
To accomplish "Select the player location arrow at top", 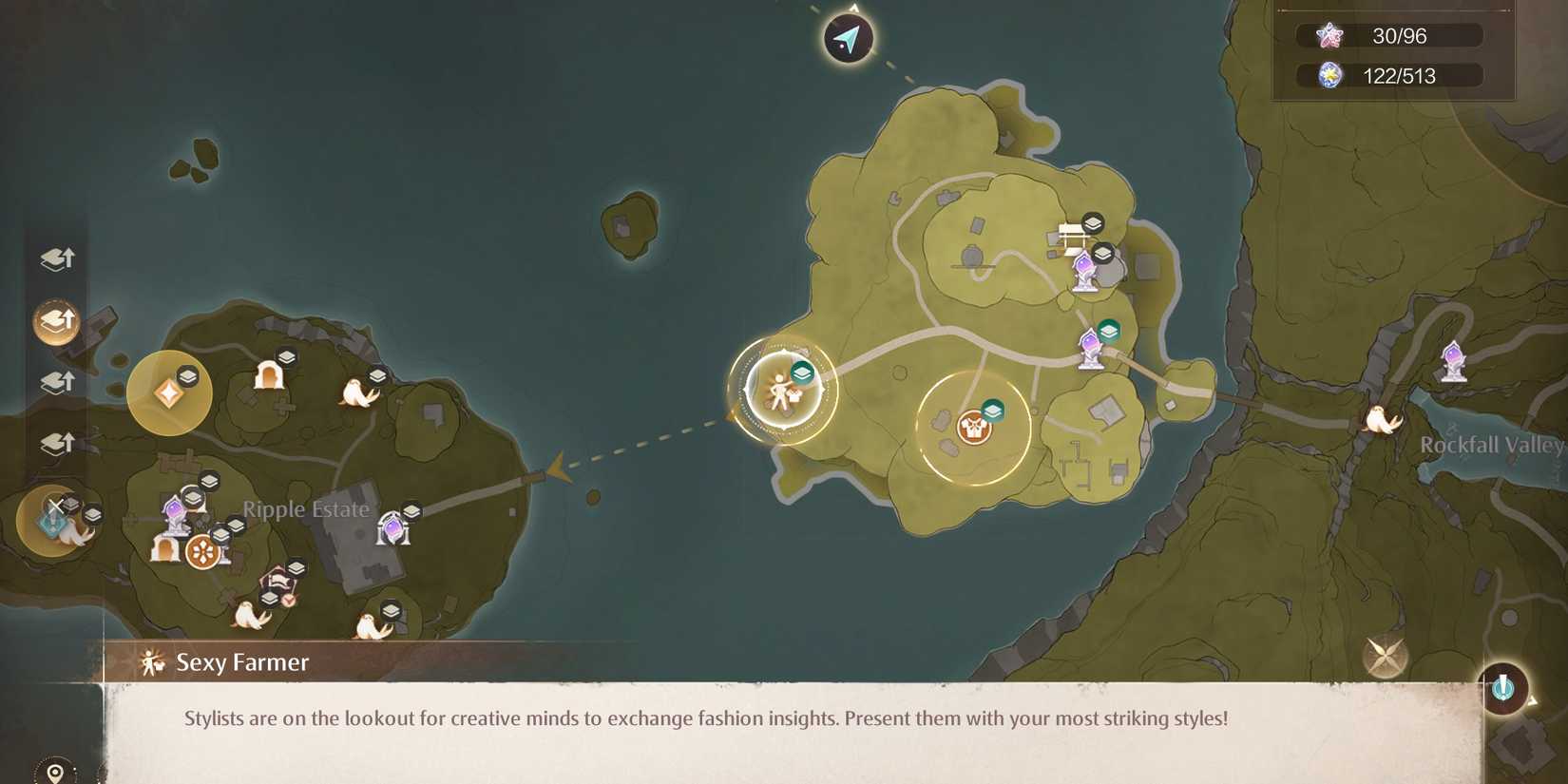I will (x=847, y=38).
